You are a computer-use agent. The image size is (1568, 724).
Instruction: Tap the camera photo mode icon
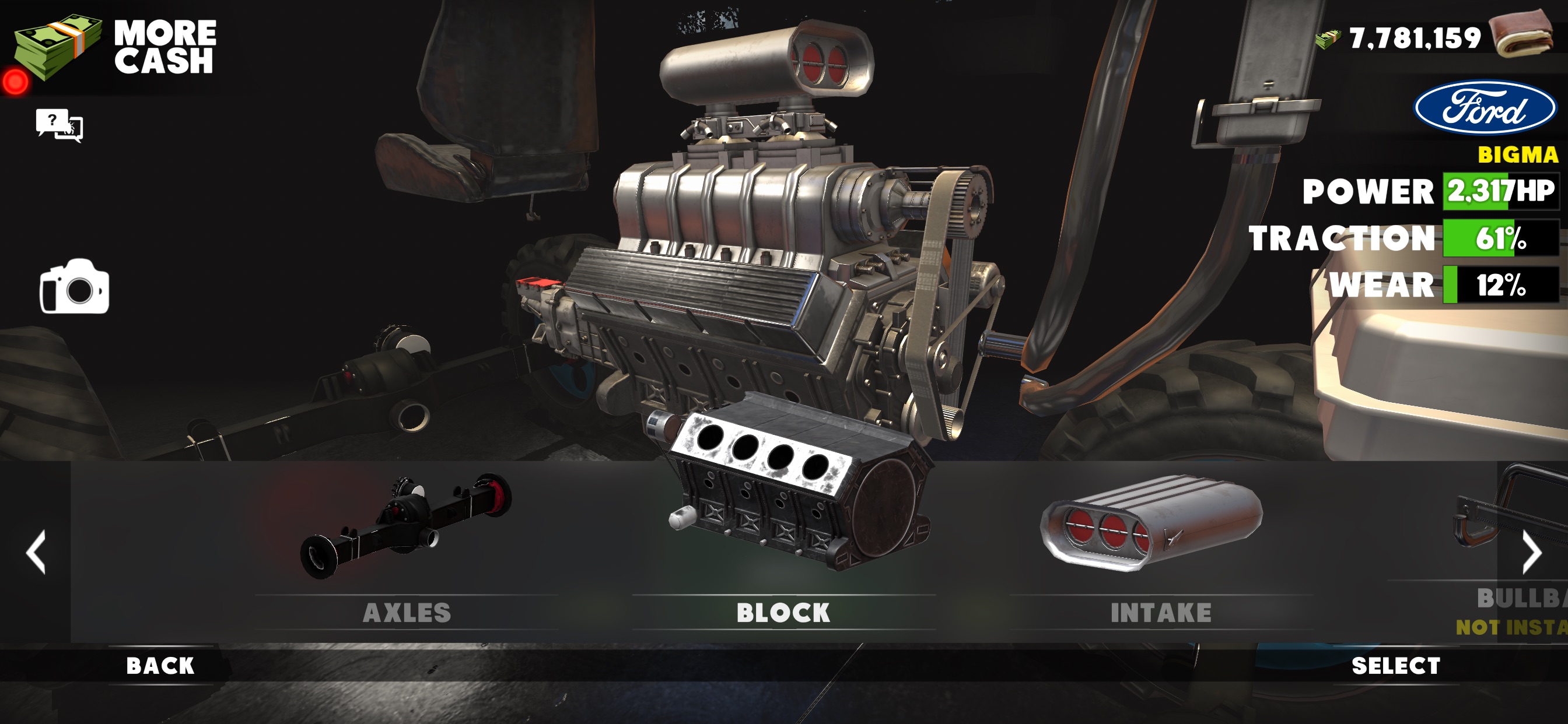pyautogui.click(x=74, y=288)
